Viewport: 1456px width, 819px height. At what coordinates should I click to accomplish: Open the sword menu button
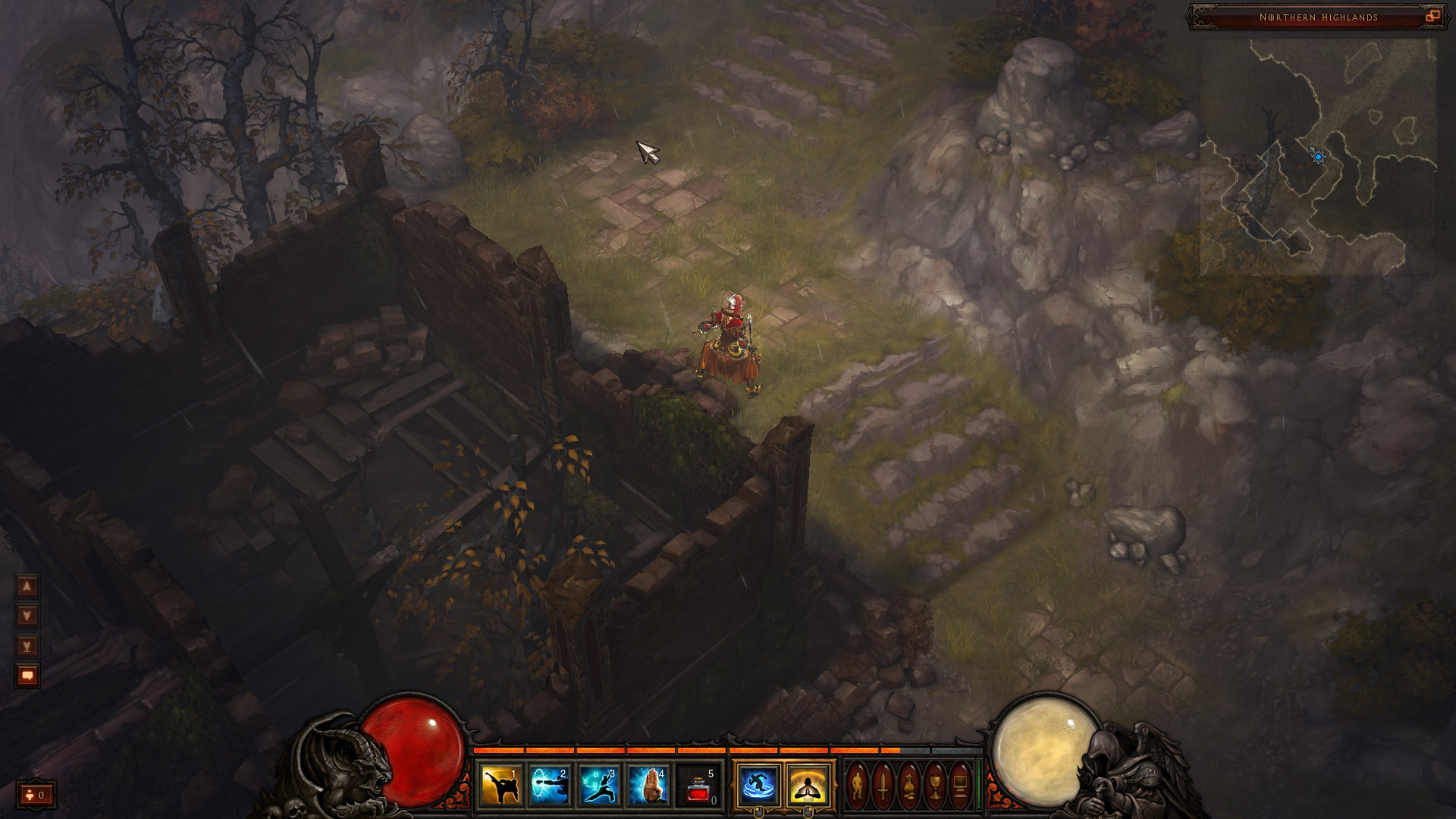click(x=883, y=786)
